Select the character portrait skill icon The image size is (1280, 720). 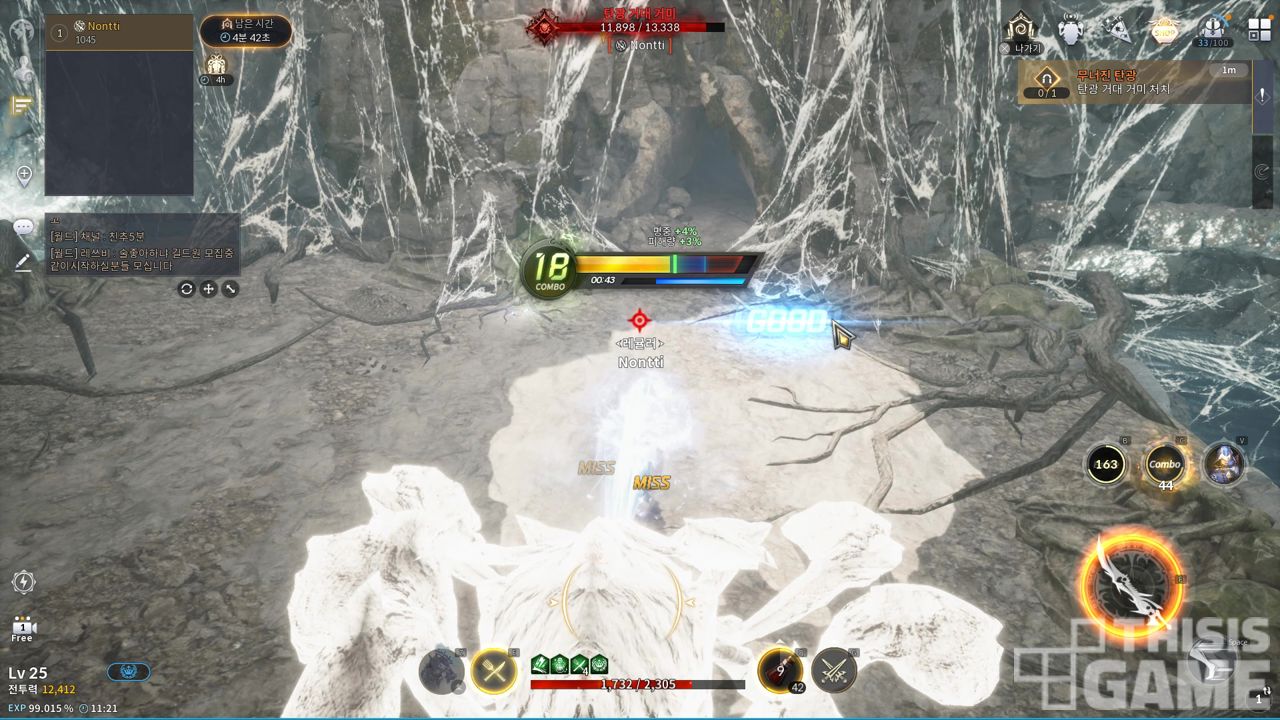click(x=1224, y=464)
